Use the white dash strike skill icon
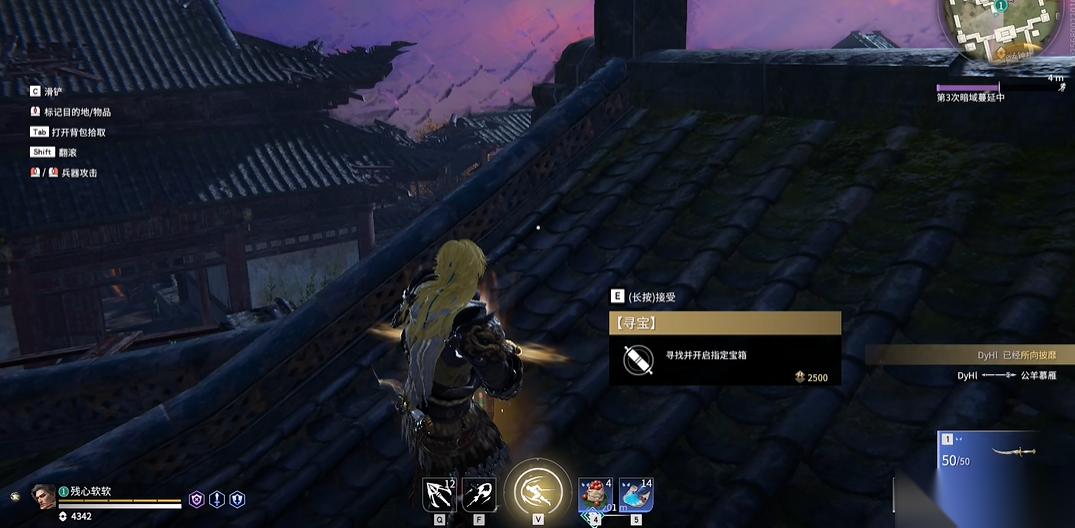The image size is (1075, 528). 479,494
